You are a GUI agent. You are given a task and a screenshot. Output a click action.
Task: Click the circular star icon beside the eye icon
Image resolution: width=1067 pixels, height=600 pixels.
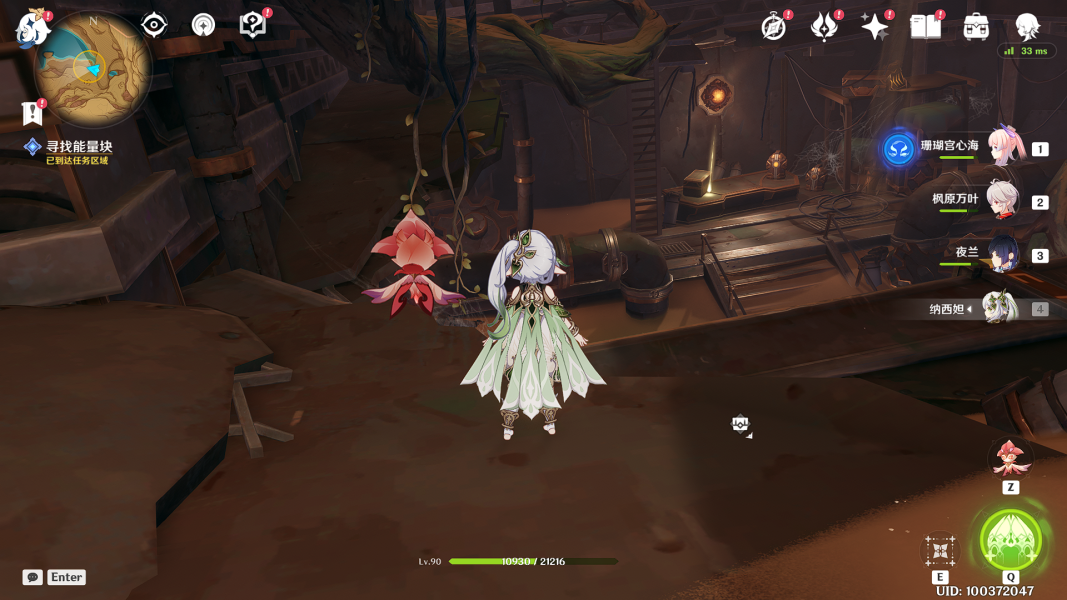(x=203, y=25)
